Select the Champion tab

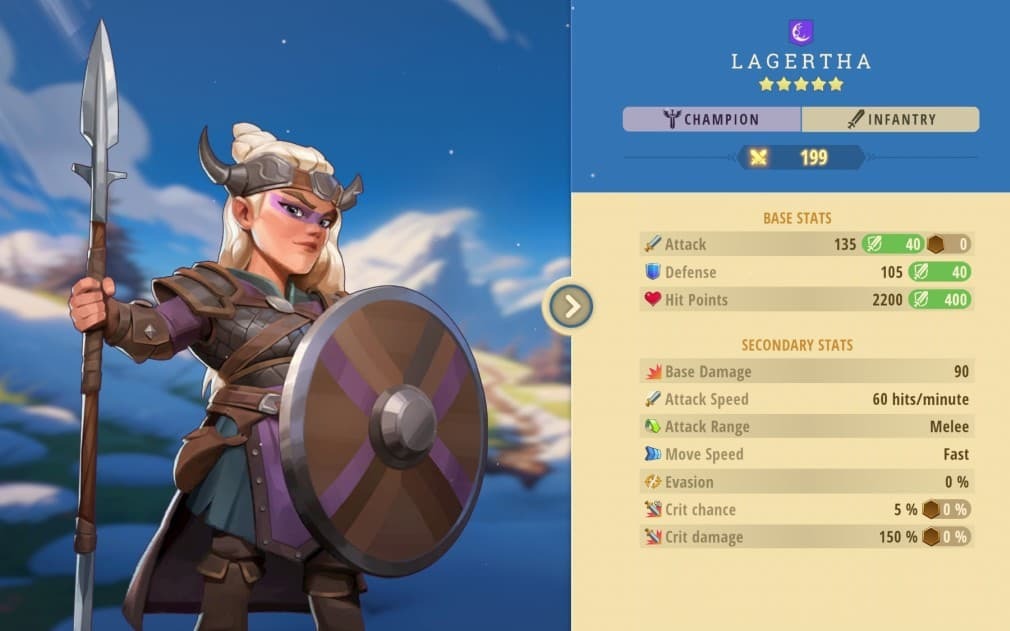coord(711,120)
